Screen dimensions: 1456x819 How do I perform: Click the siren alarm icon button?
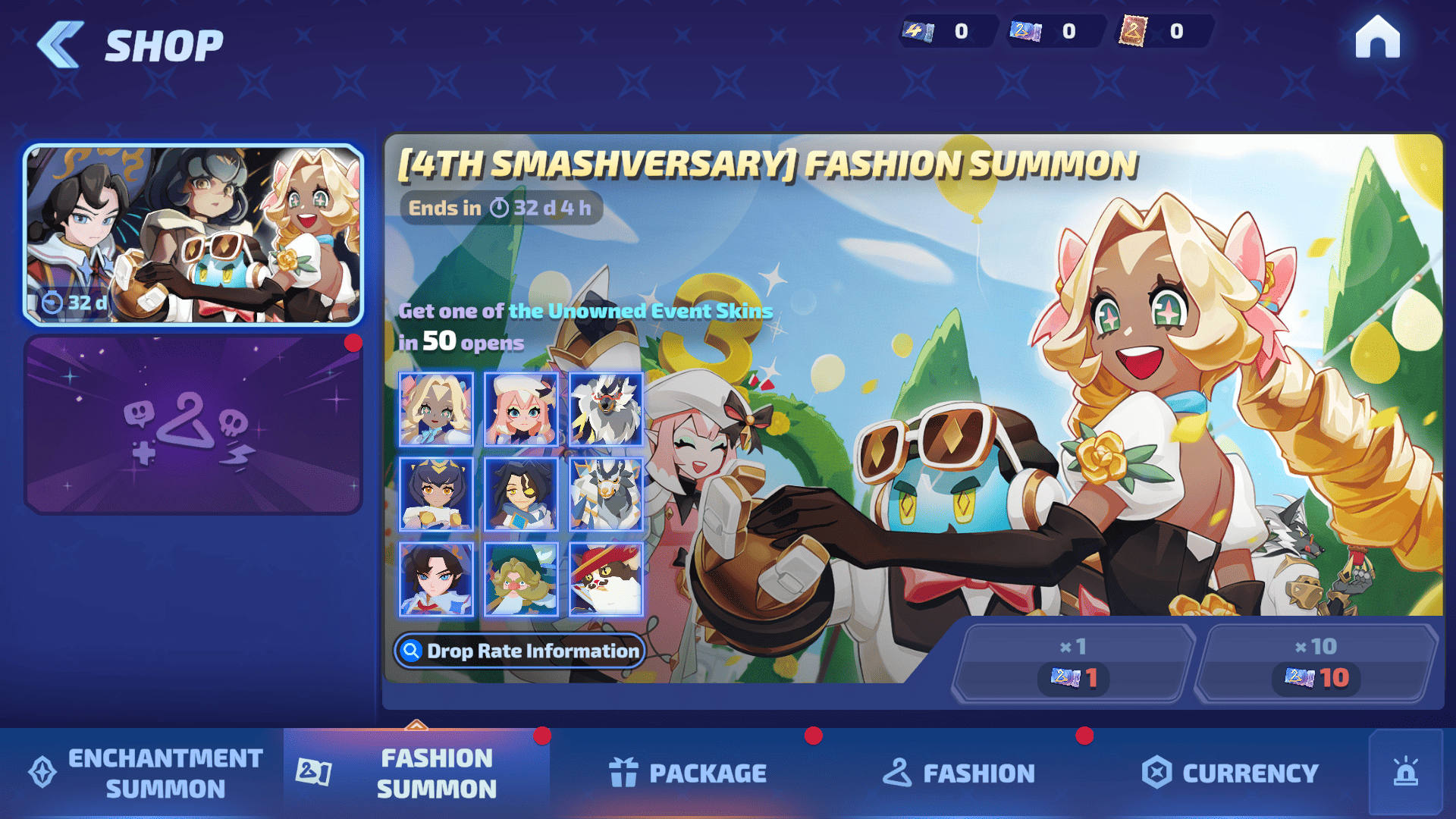point(1405,773)
